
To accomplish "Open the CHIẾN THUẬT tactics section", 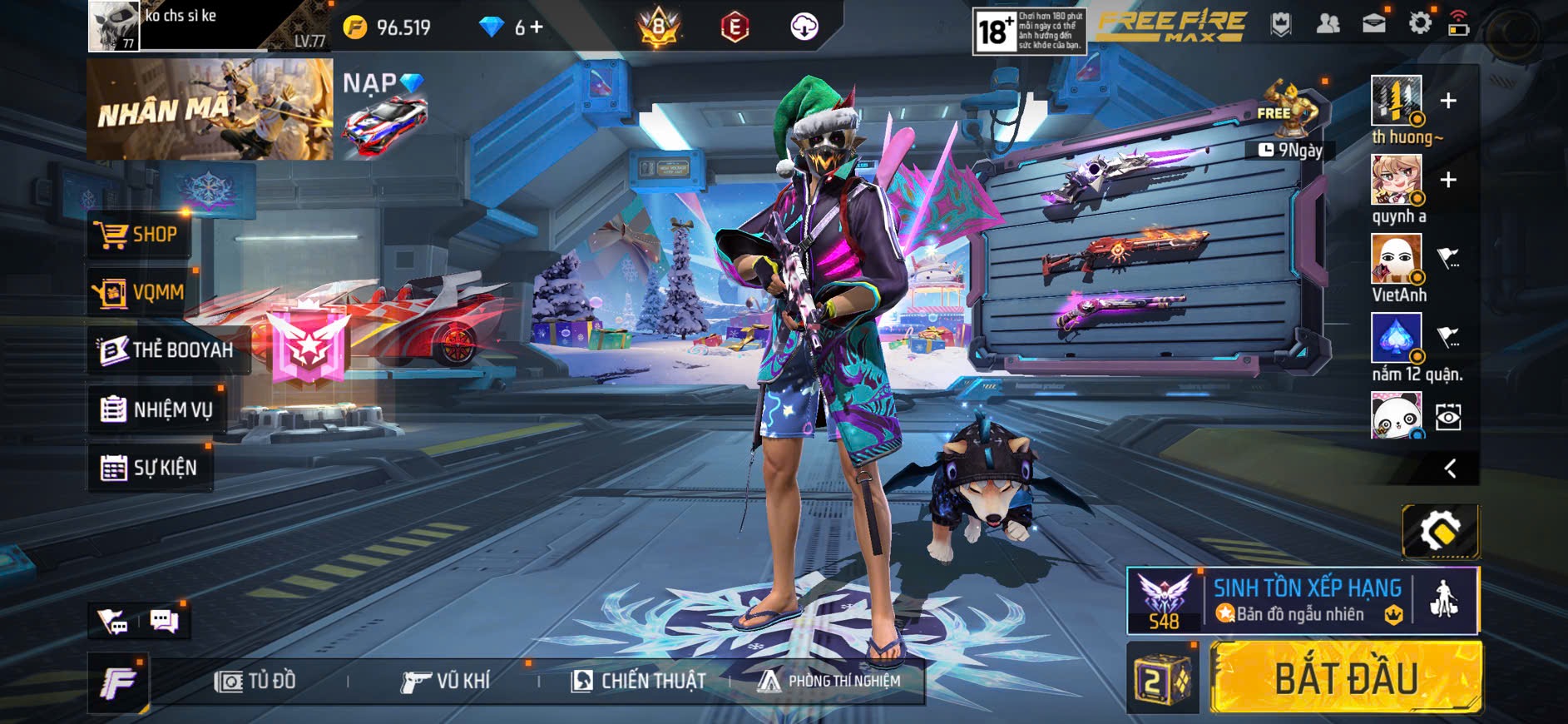I will [639, 682].
